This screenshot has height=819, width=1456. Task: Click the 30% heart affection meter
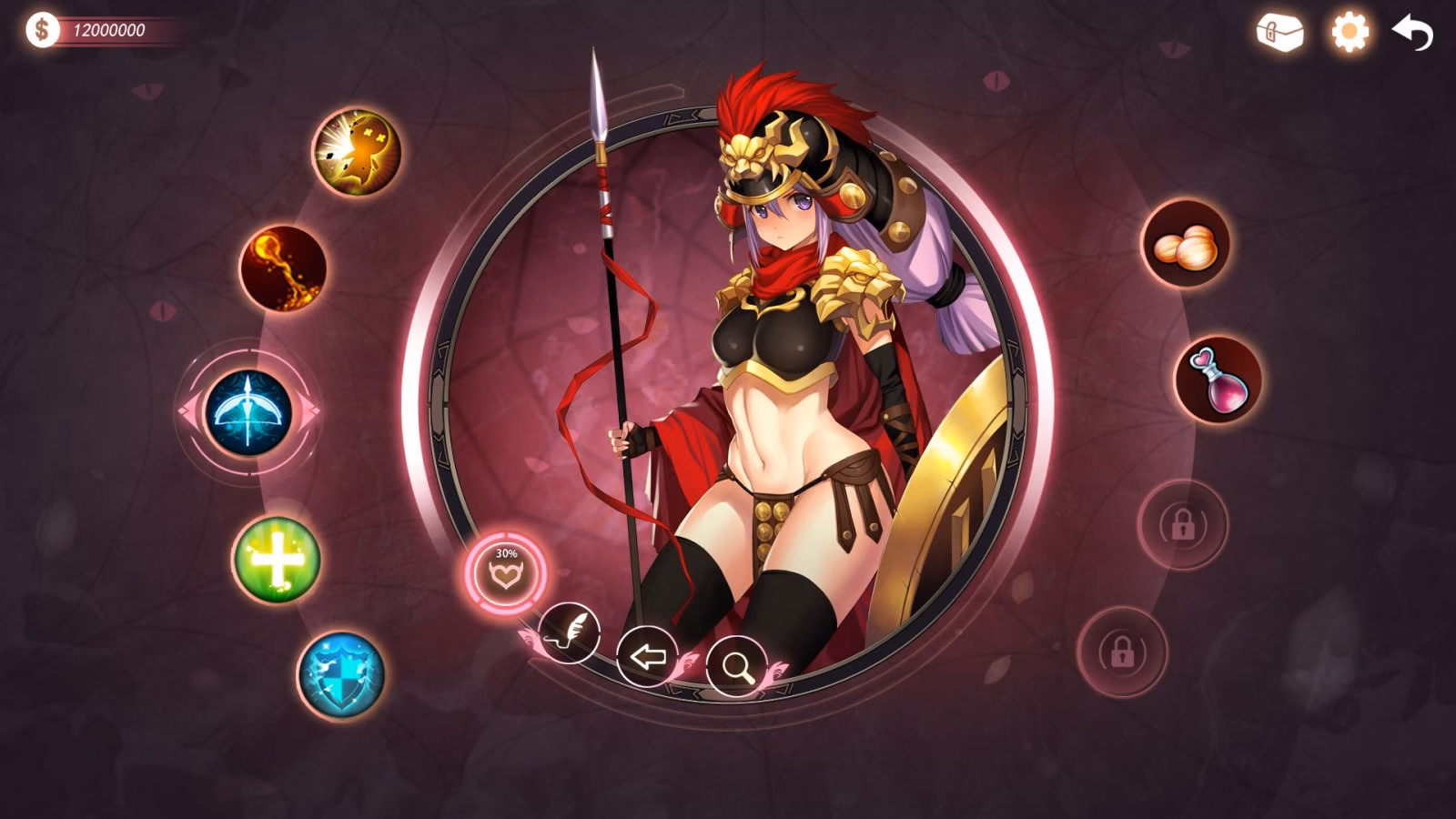(x=506, y=568)
